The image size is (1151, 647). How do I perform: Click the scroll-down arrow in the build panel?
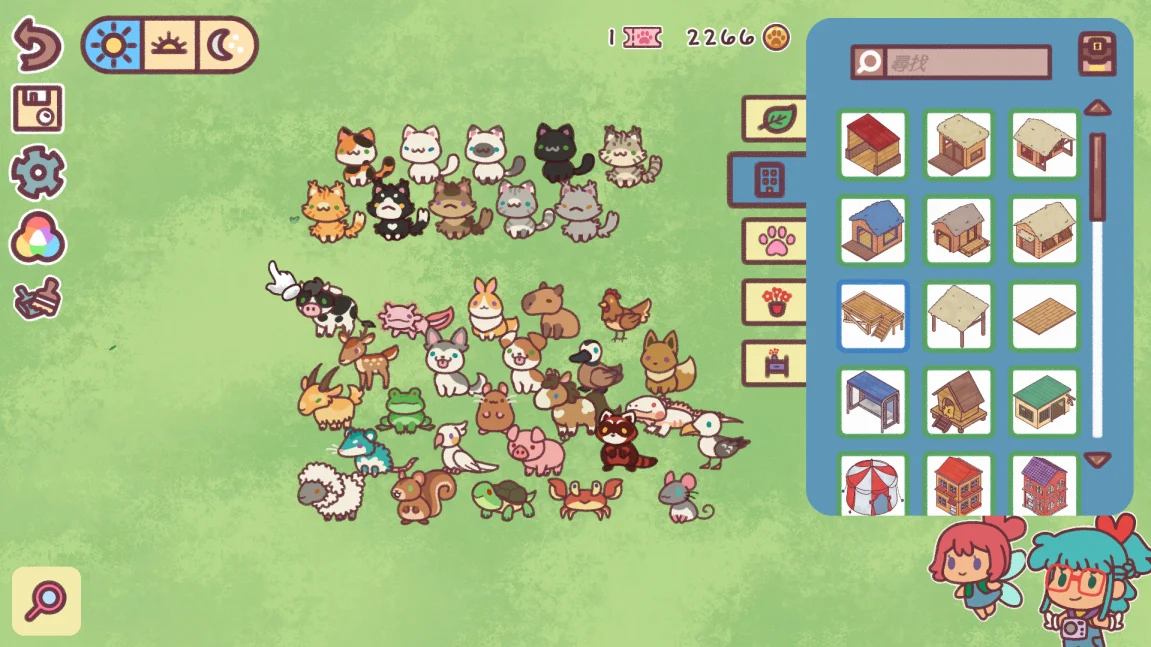click(x=1097, y=460)
